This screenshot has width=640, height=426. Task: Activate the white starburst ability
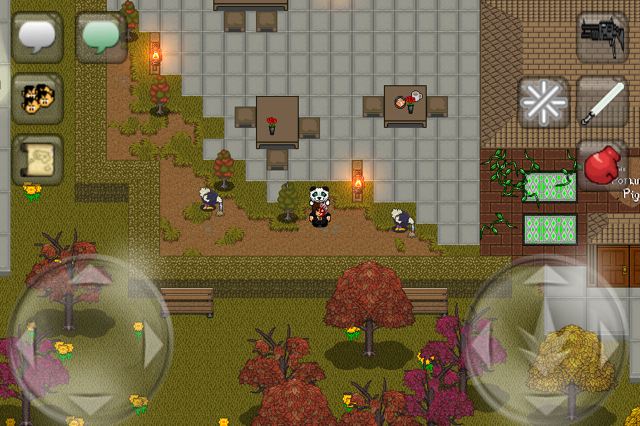(543, 101)
